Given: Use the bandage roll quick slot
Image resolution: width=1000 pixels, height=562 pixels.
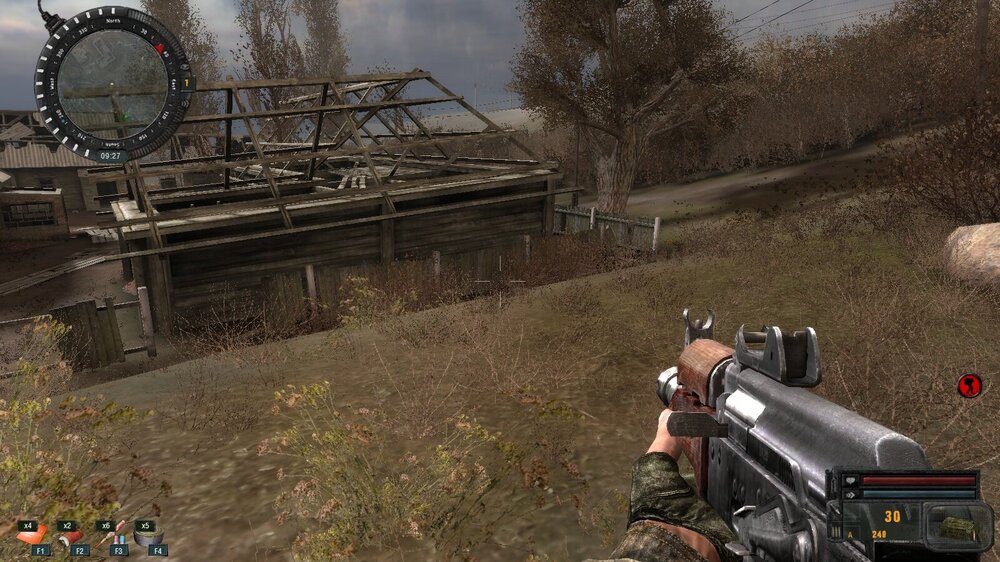Looking at the screenshot, I should click(148, 537).
